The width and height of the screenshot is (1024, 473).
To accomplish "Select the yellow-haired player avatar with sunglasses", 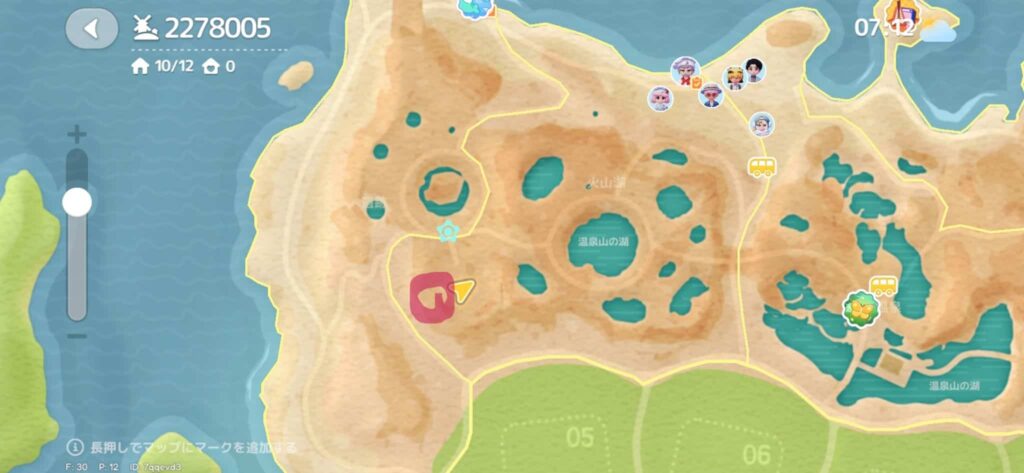I will [734, 78].
